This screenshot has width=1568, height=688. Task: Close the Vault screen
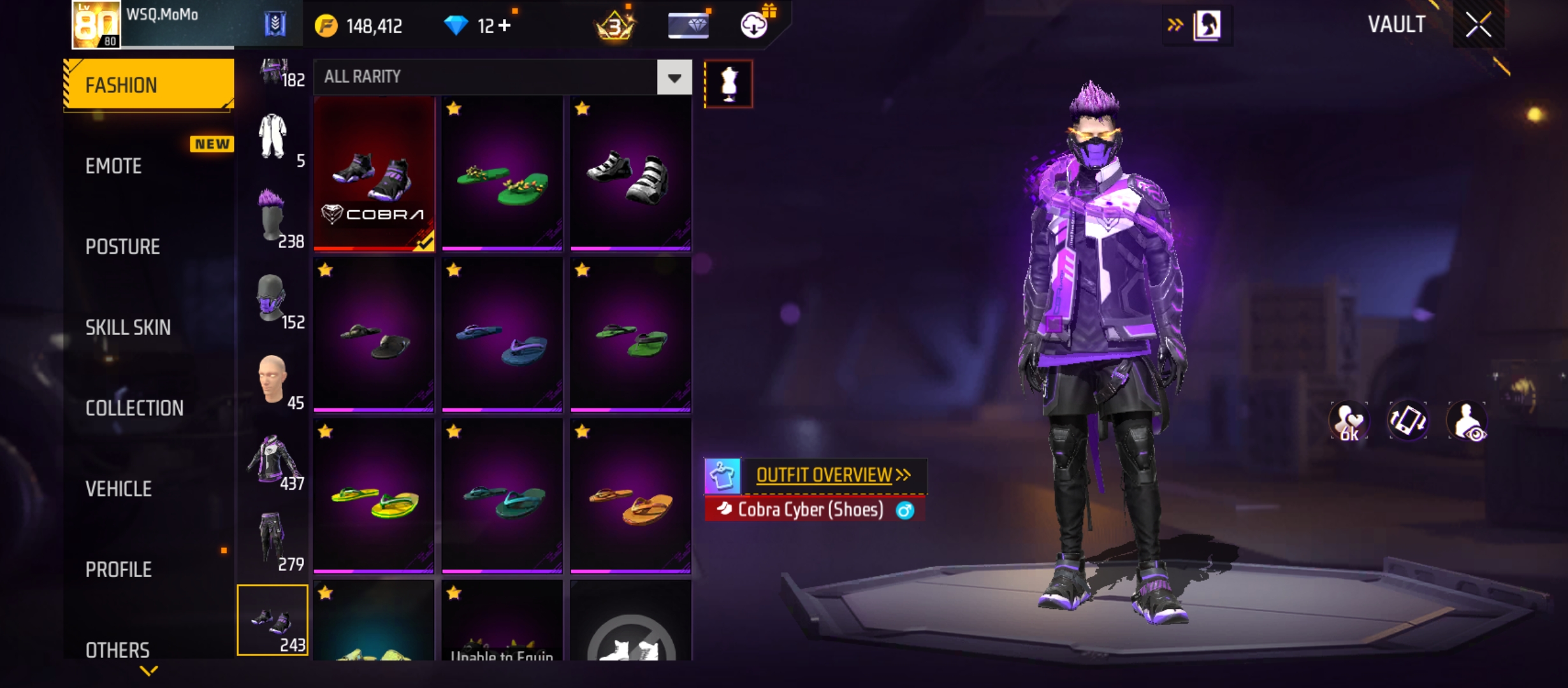1478,25
